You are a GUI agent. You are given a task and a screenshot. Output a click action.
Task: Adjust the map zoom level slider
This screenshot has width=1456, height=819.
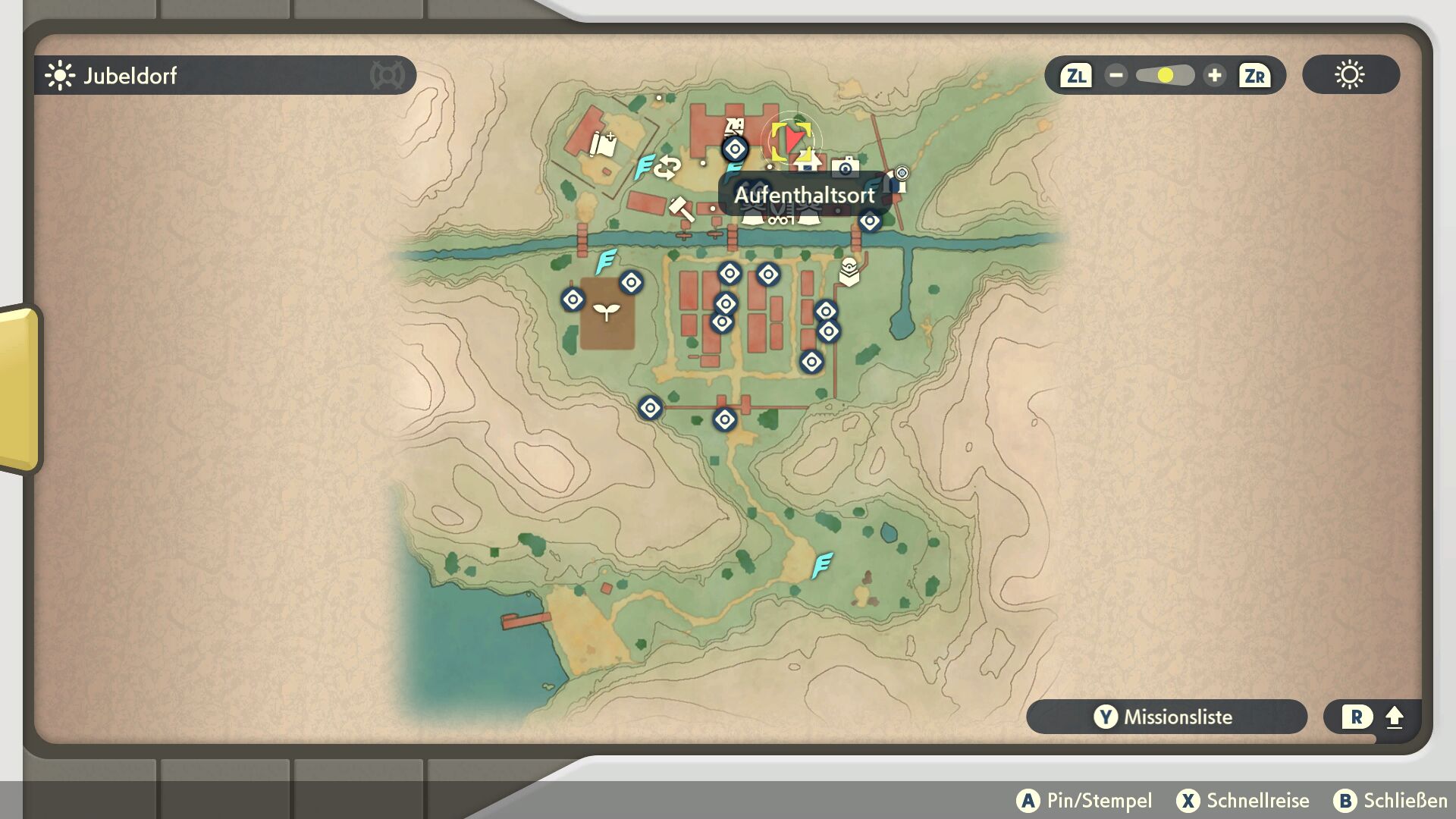pyautogui.click(x=1165, y=76)
